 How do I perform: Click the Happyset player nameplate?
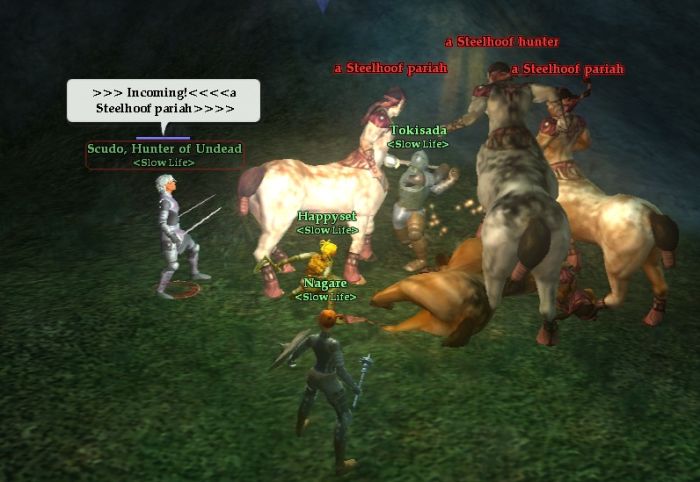[327, 216]
